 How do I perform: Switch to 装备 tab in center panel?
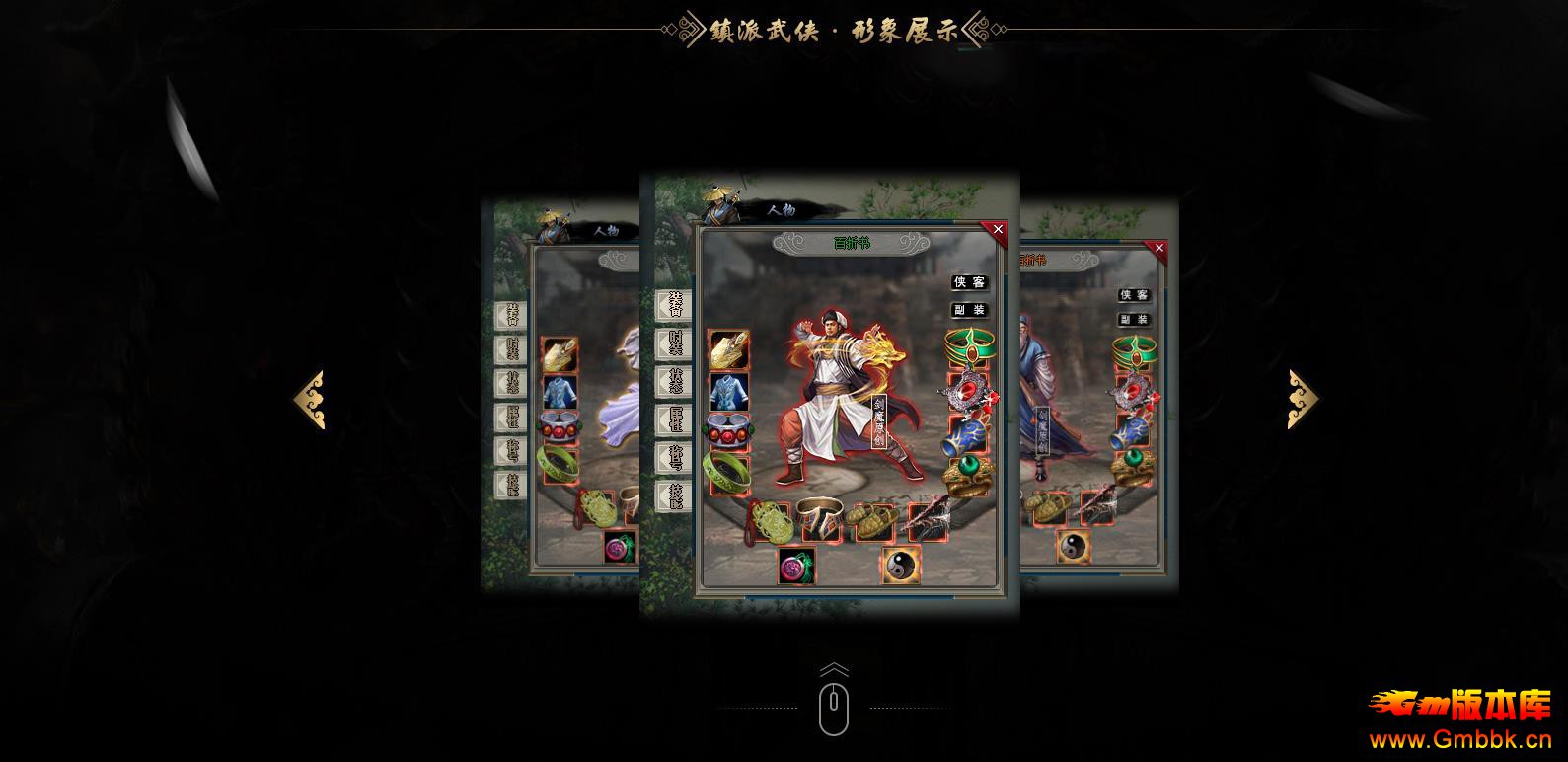(x=676, y=305)
